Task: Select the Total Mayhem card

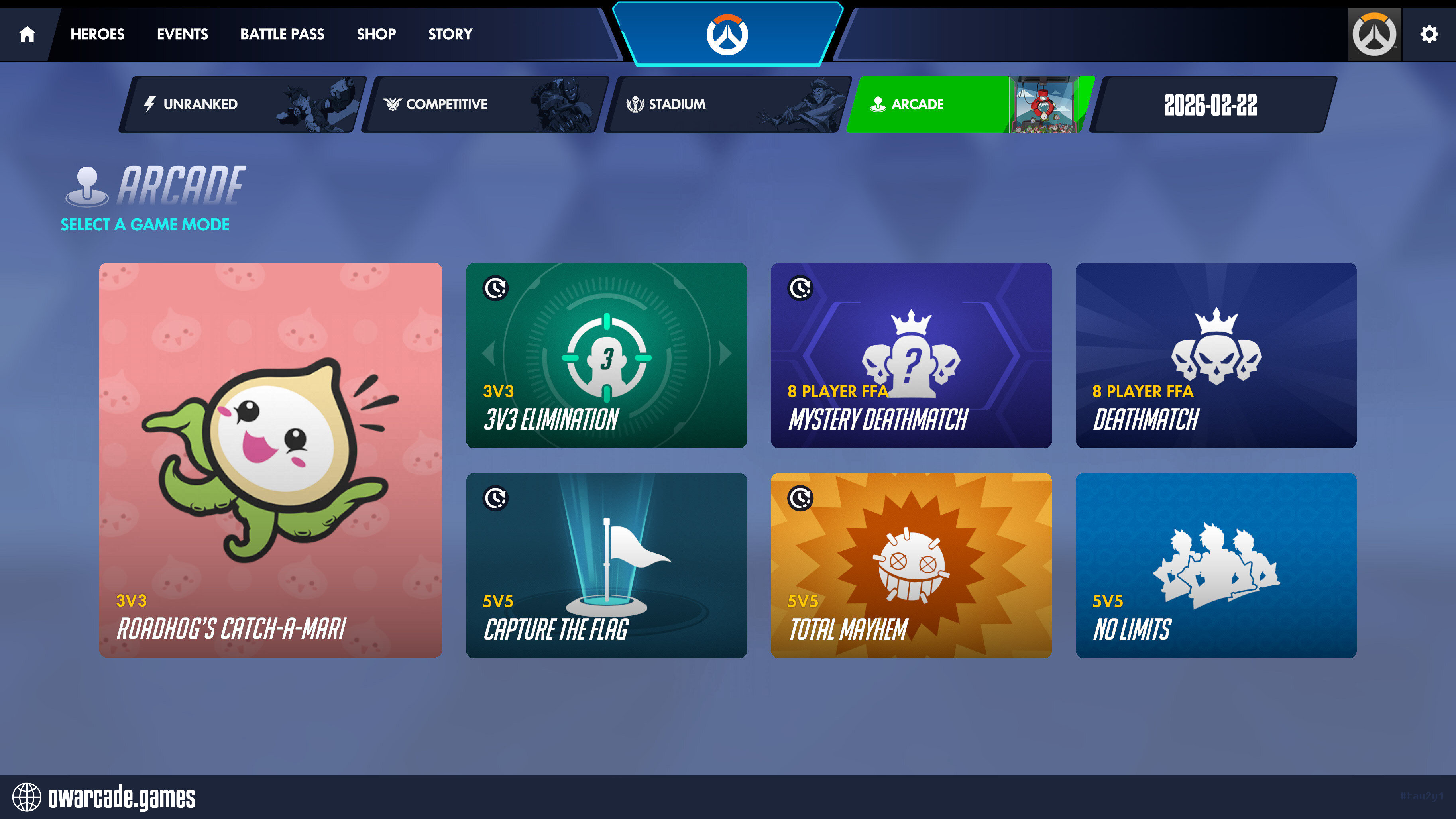Action: (911, 565)
